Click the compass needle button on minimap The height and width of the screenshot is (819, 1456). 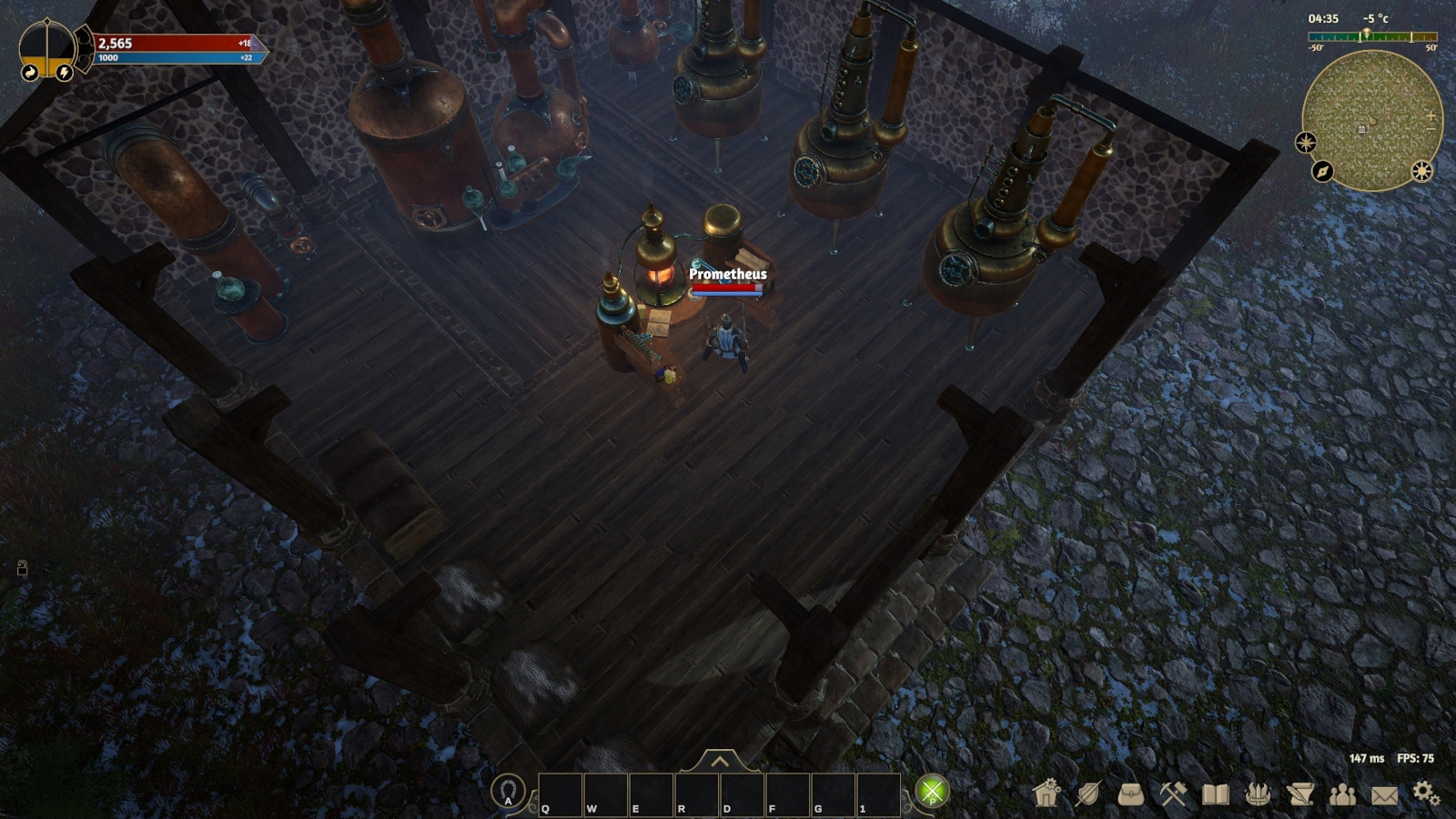click(x=1322, y=171)
